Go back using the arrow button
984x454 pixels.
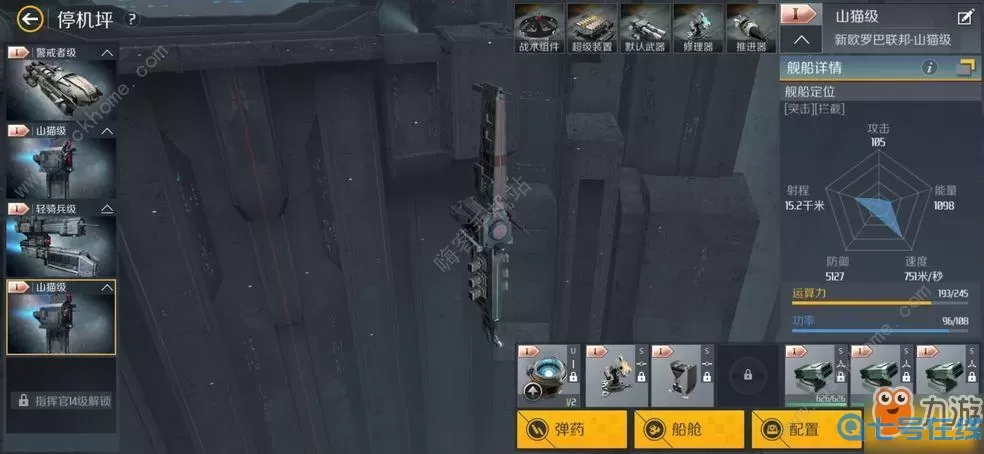click(30, 17)
